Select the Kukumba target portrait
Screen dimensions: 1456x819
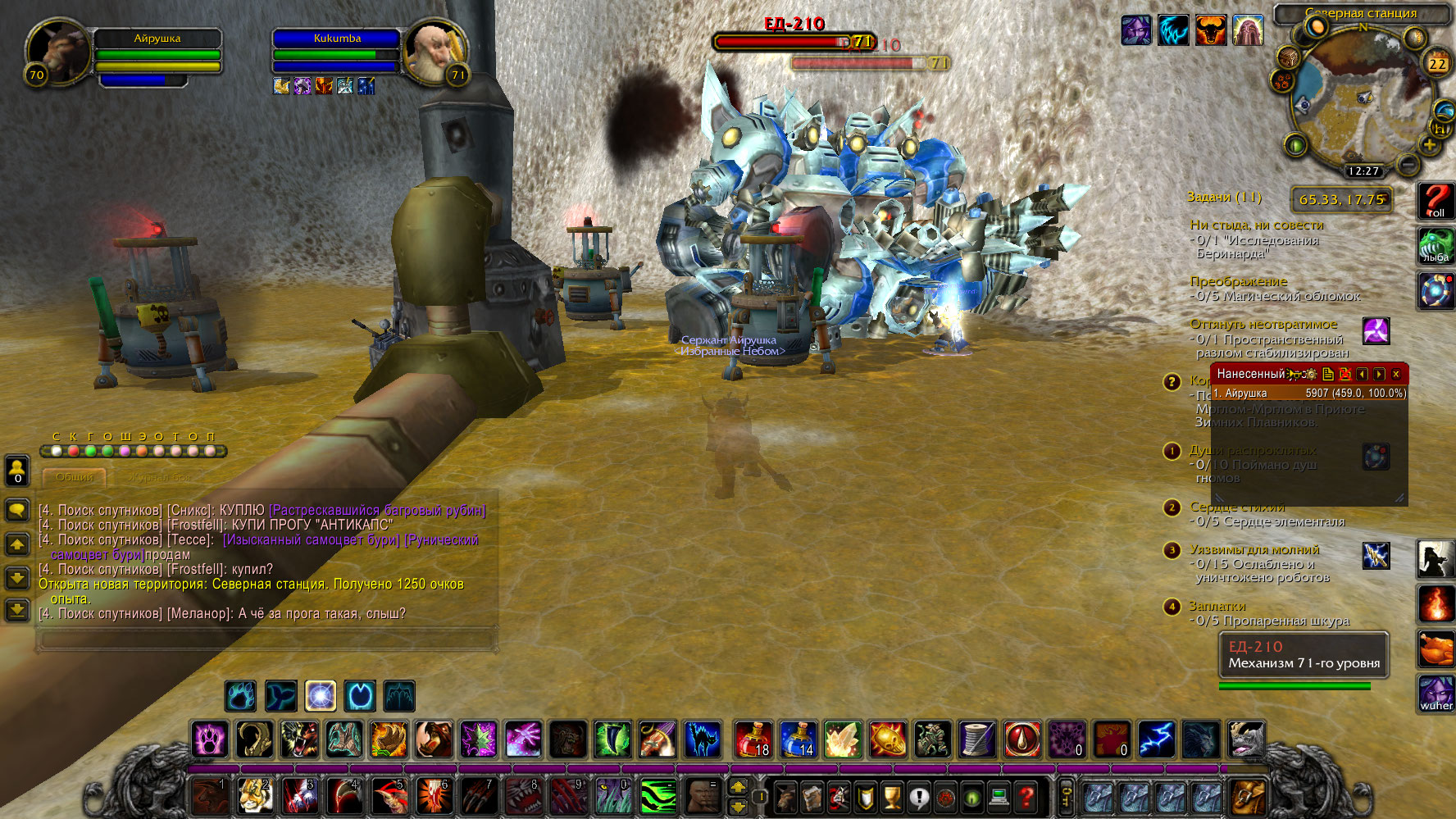point(435,52)
